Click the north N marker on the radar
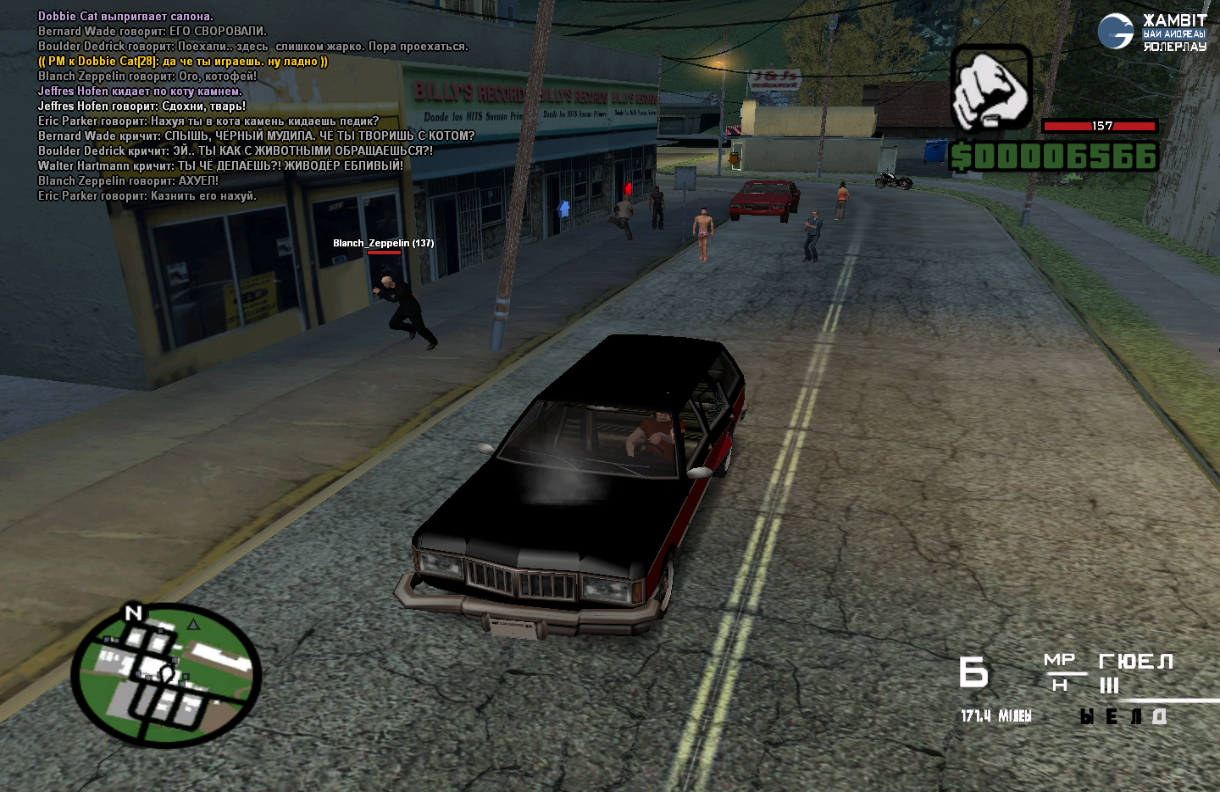Viewport: 1220px width, 792px height. point(132,613)
